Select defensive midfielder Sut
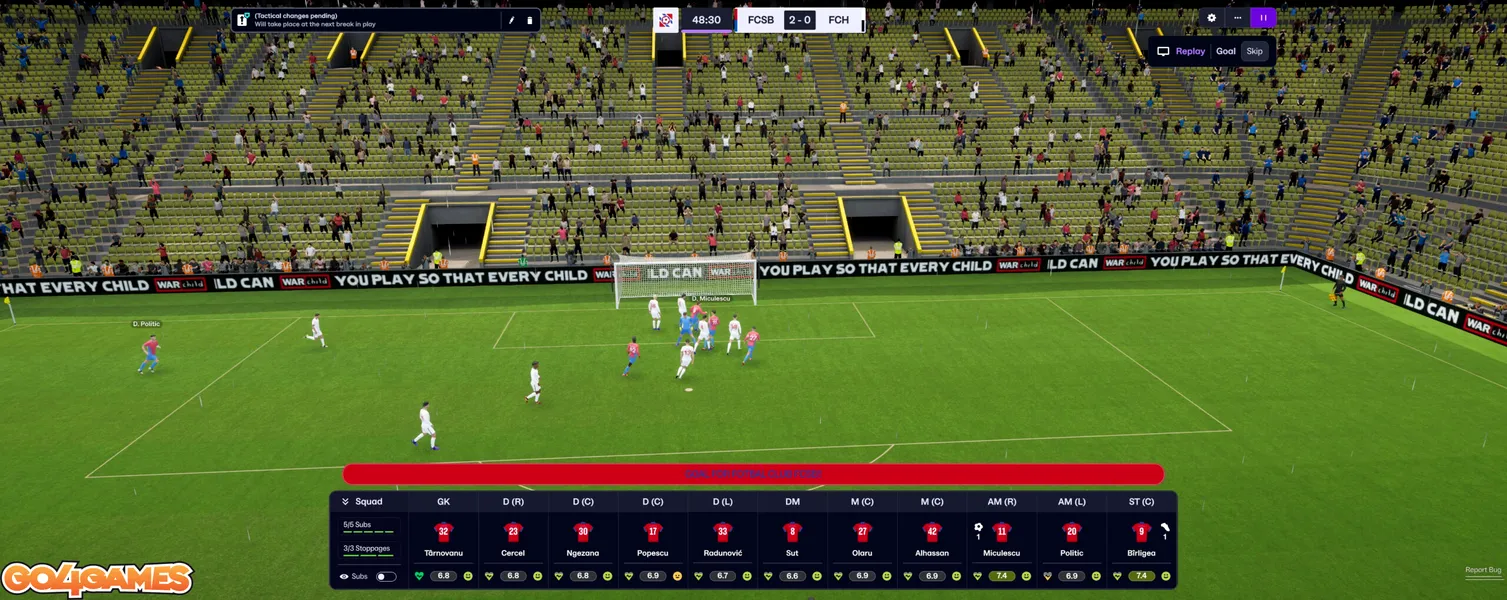This screenshot has height=600, width=1507. [x=792, y=540]
